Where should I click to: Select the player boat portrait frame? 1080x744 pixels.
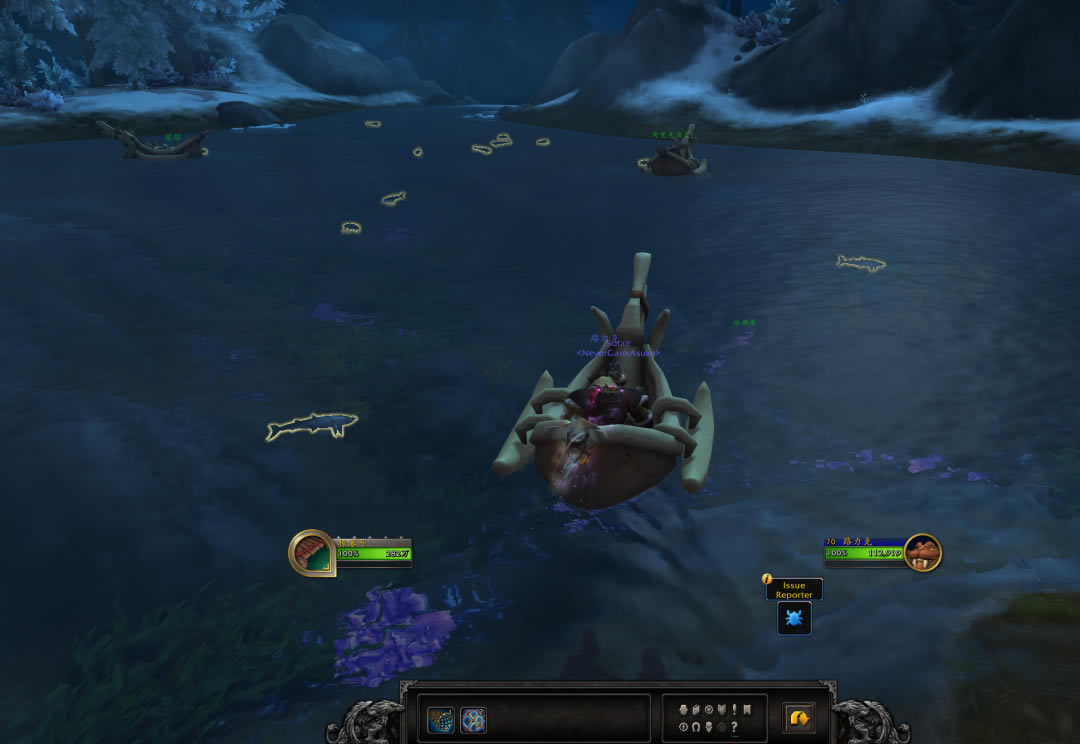[312, 553]
